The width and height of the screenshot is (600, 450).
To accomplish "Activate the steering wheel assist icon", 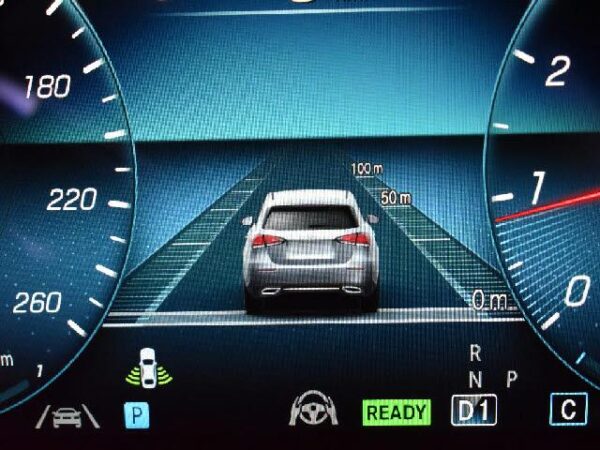I will [x=308, y=411].
